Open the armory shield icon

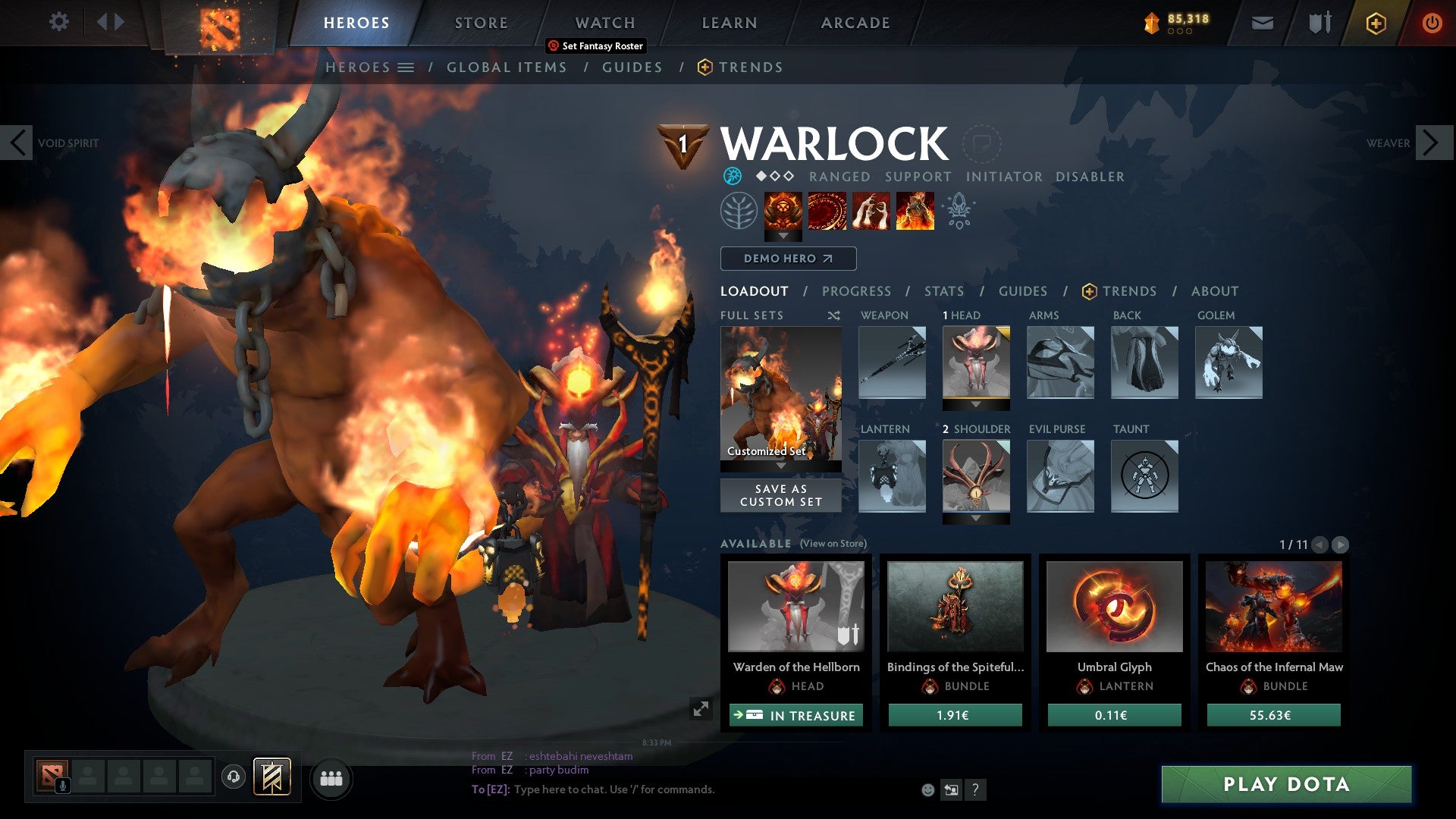pyautogui.click(x=1320, y=23)
